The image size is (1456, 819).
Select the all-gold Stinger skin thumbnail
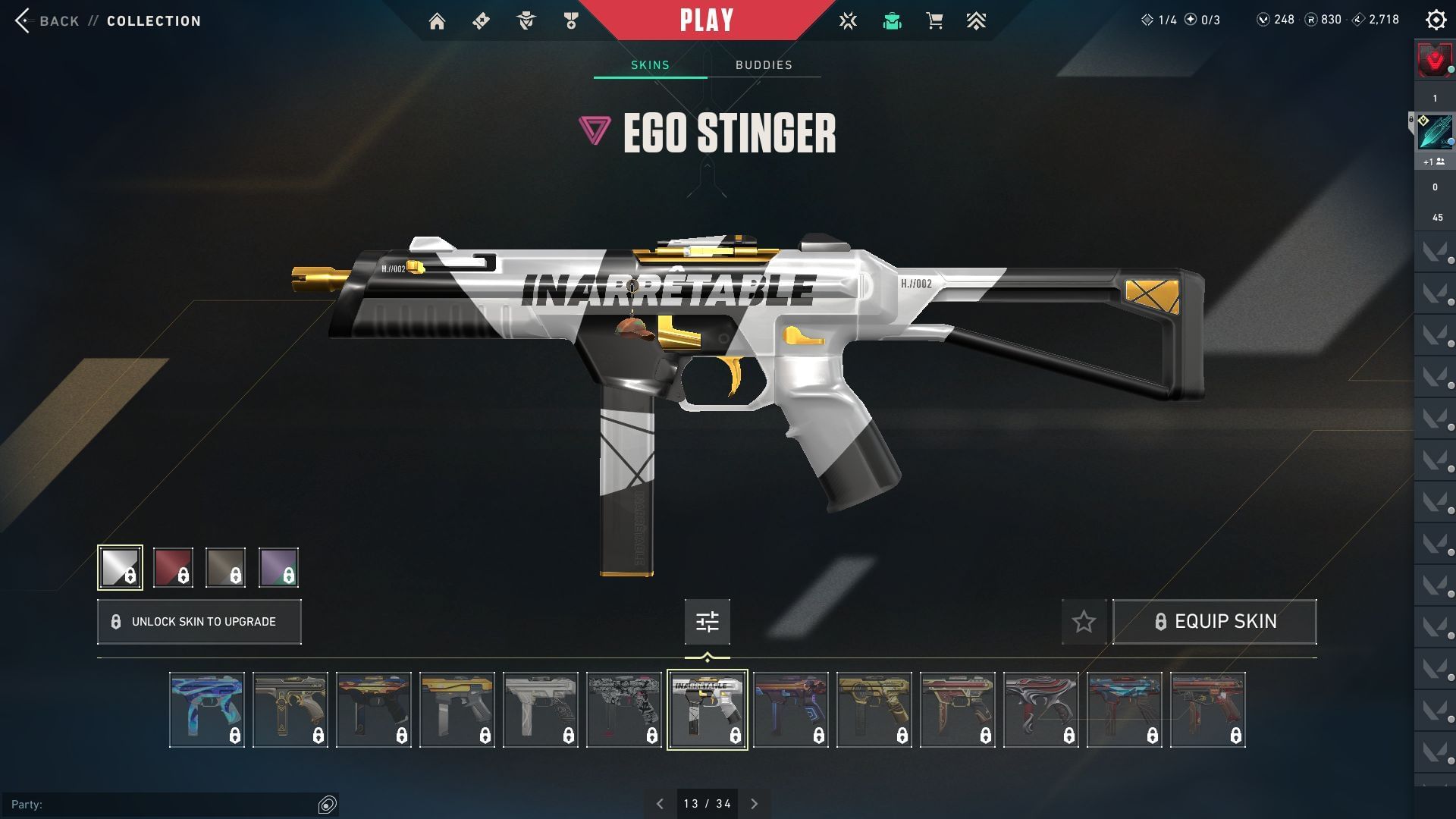click(874, 710)
